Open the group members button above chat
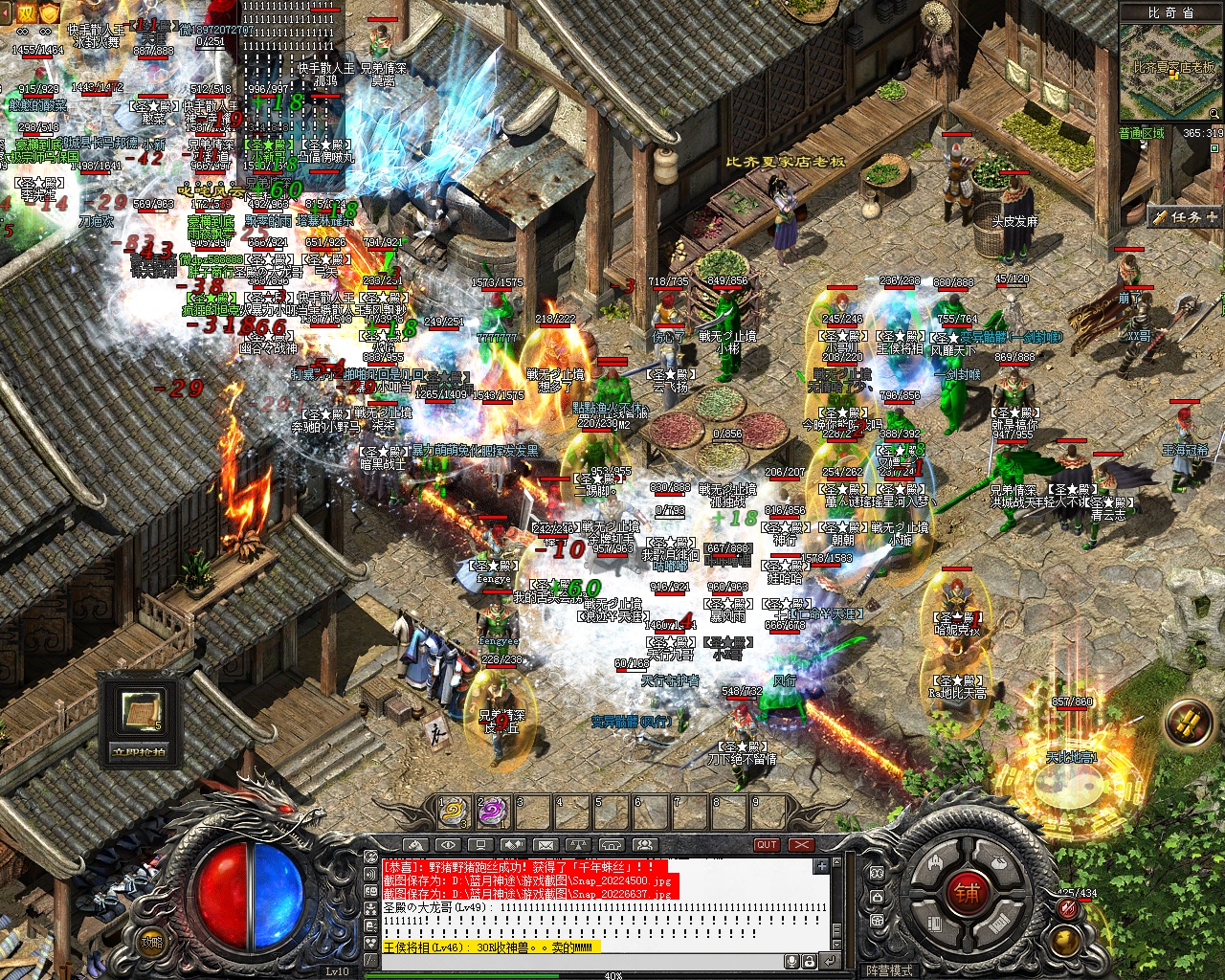This screenshot has height=980, width=1225. tap(644, 845)
